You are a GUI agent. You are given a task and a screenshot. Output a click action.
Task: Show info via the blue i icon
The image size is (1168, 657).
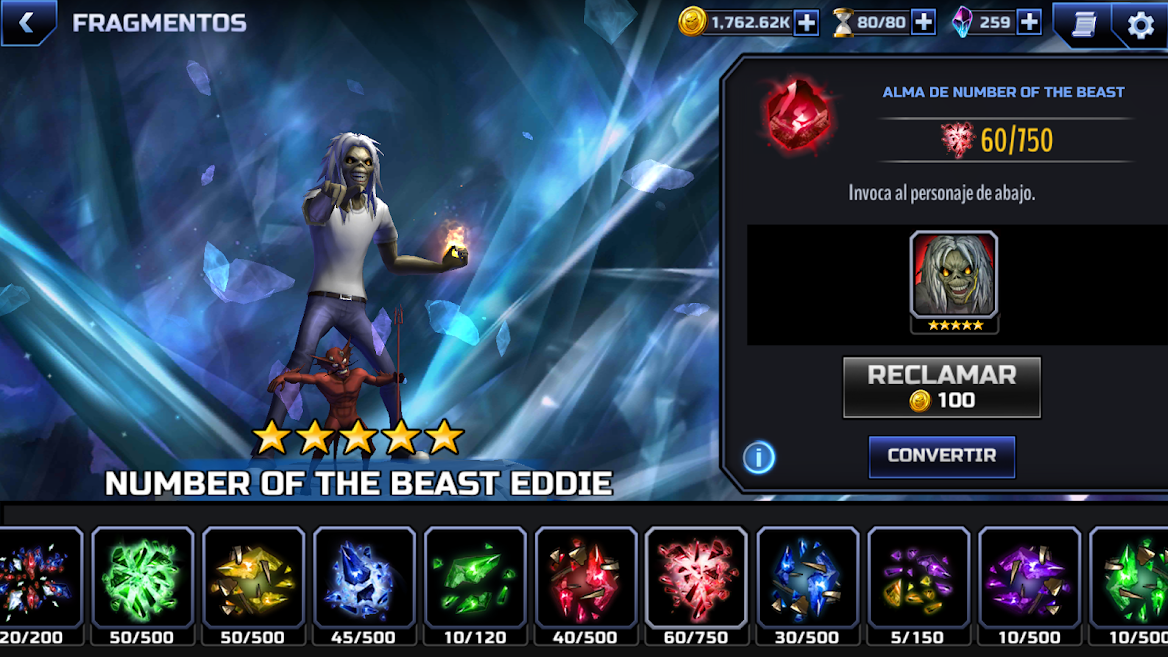(759, 457)
